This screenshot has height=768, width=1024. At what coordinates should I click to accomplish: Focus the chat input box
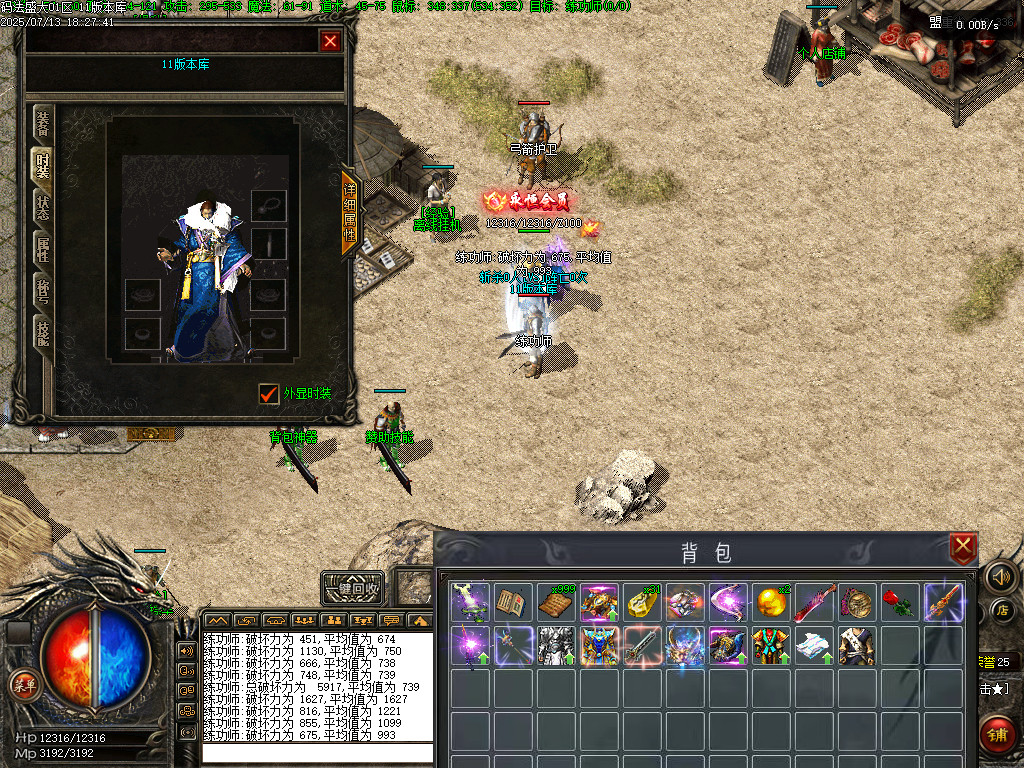(317, 753)
